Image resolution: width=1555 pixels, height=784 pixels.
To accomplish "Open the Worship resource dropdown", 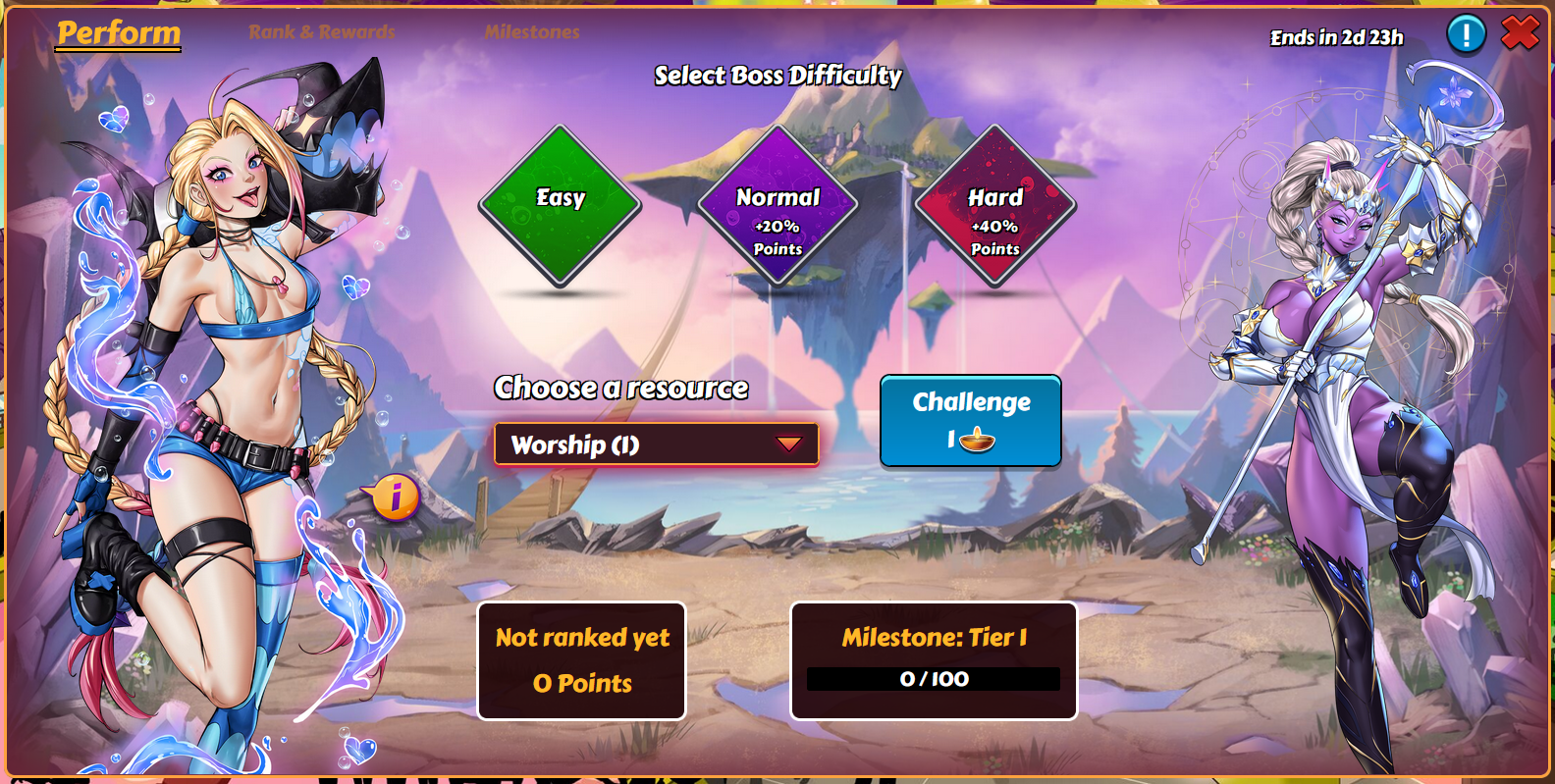I will (x=656, y=444).
